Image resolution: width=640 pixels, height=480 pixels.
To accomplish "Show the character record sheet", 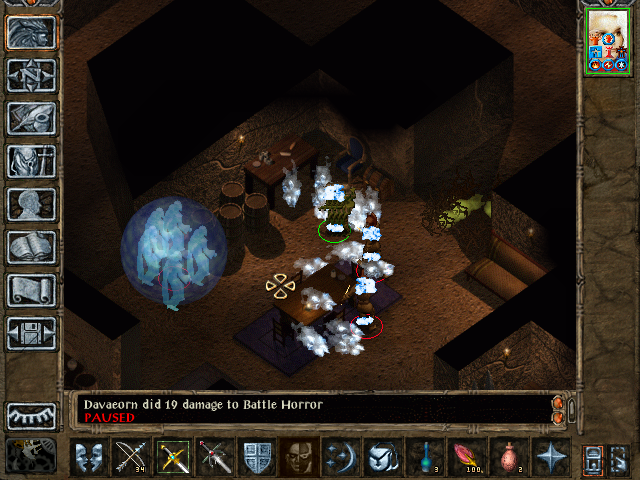I will (31, 204).
